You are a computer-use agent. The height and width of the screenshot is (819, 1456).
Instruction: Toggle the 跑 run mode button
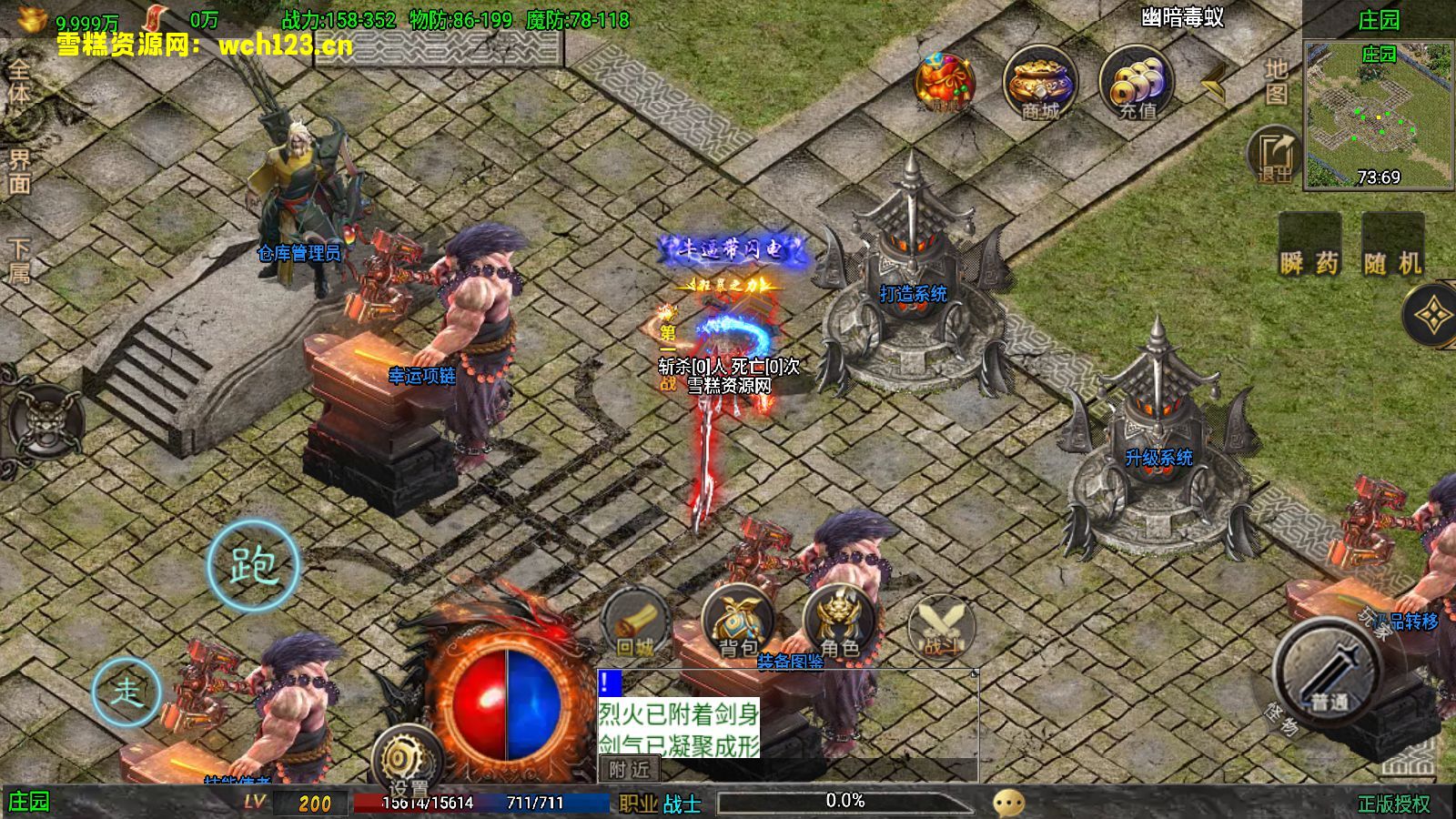coord(253,566)
